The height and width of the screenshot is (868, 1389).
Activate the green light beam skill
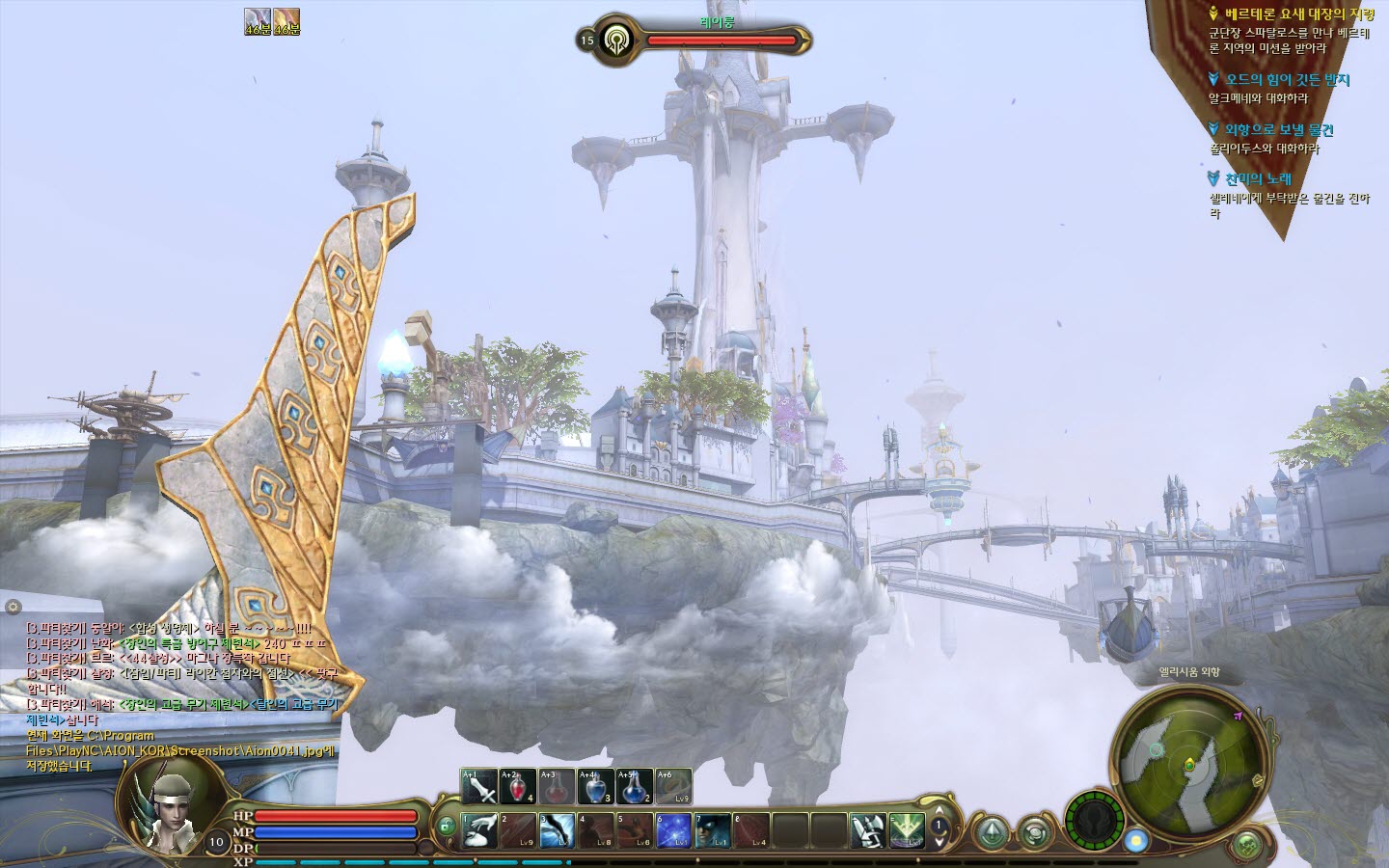click(907, 830)
